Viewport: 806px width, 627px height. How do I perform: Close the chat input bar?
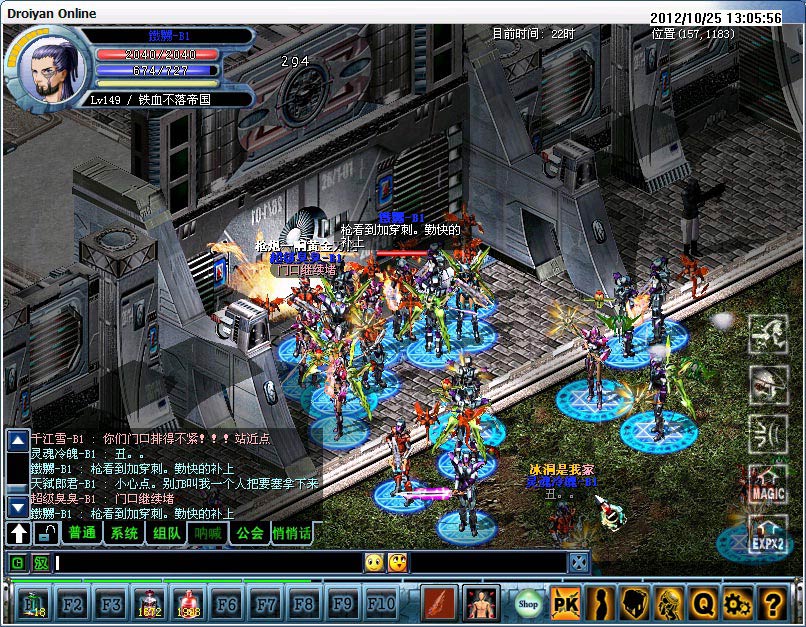coord(579,562)
